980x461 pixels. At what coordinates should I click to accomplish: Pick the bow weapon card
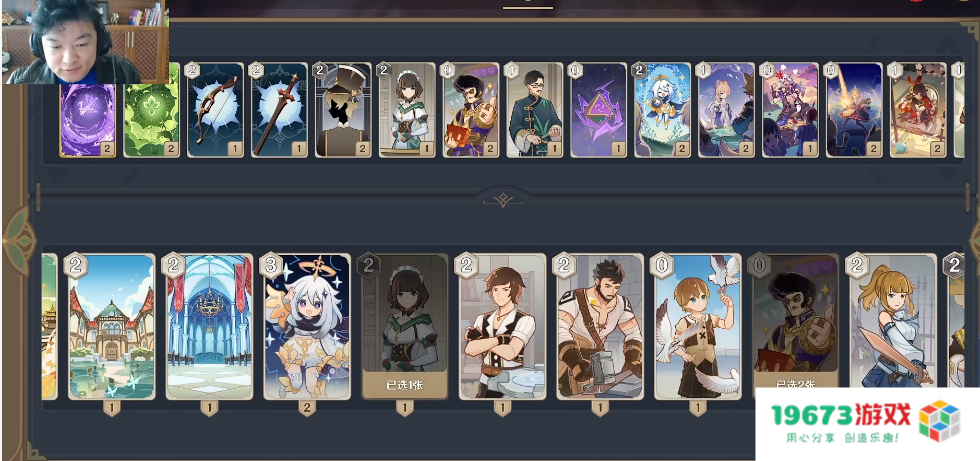point(215,110)
